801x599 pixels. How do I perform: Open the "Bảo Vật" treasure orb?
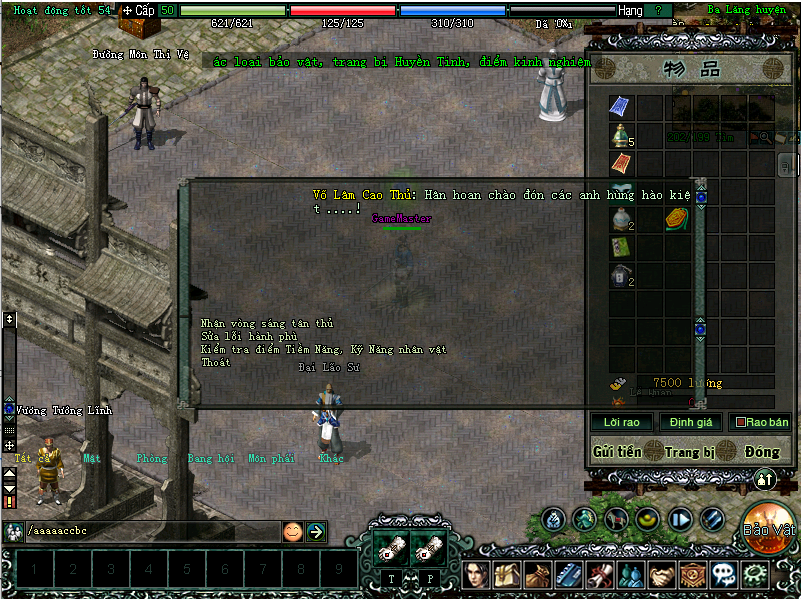click(x=769, y=525)
